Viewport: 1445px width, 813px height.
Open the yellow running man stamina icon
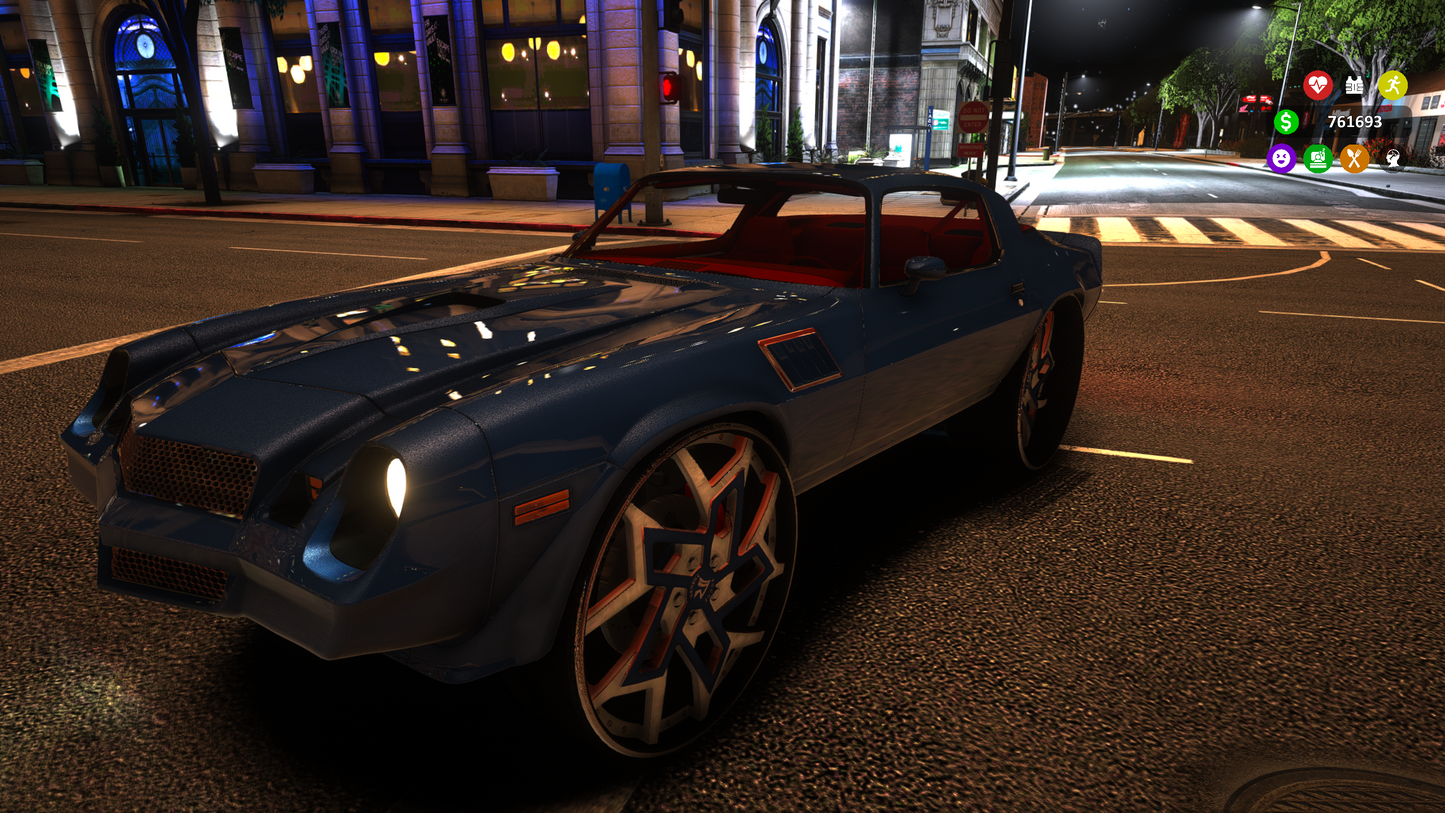(x=1392, y=85)
